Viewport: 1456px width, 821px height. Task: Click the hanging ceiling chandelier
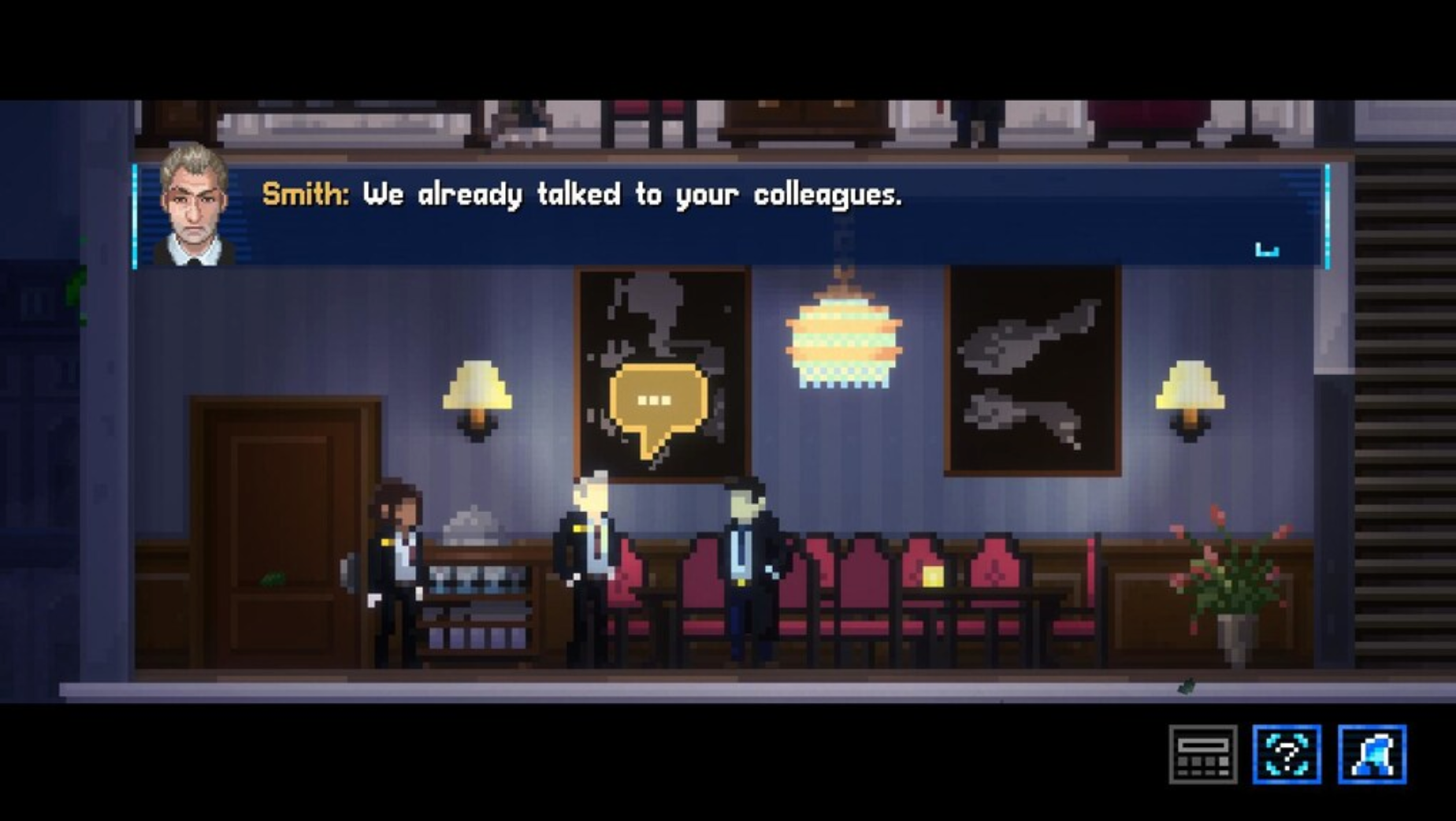click(x=843, y=339)
